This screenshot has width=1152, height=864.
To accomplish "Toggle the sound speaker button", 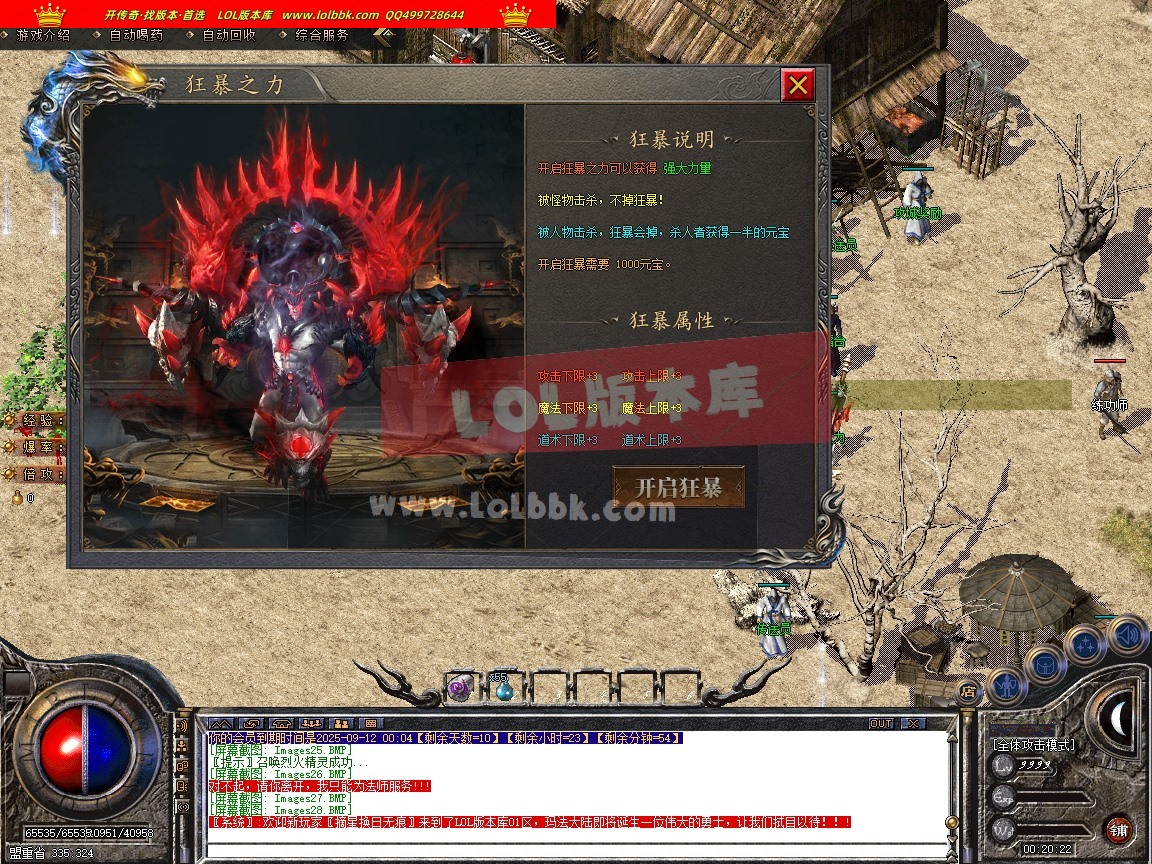I will pos(1127,634).
